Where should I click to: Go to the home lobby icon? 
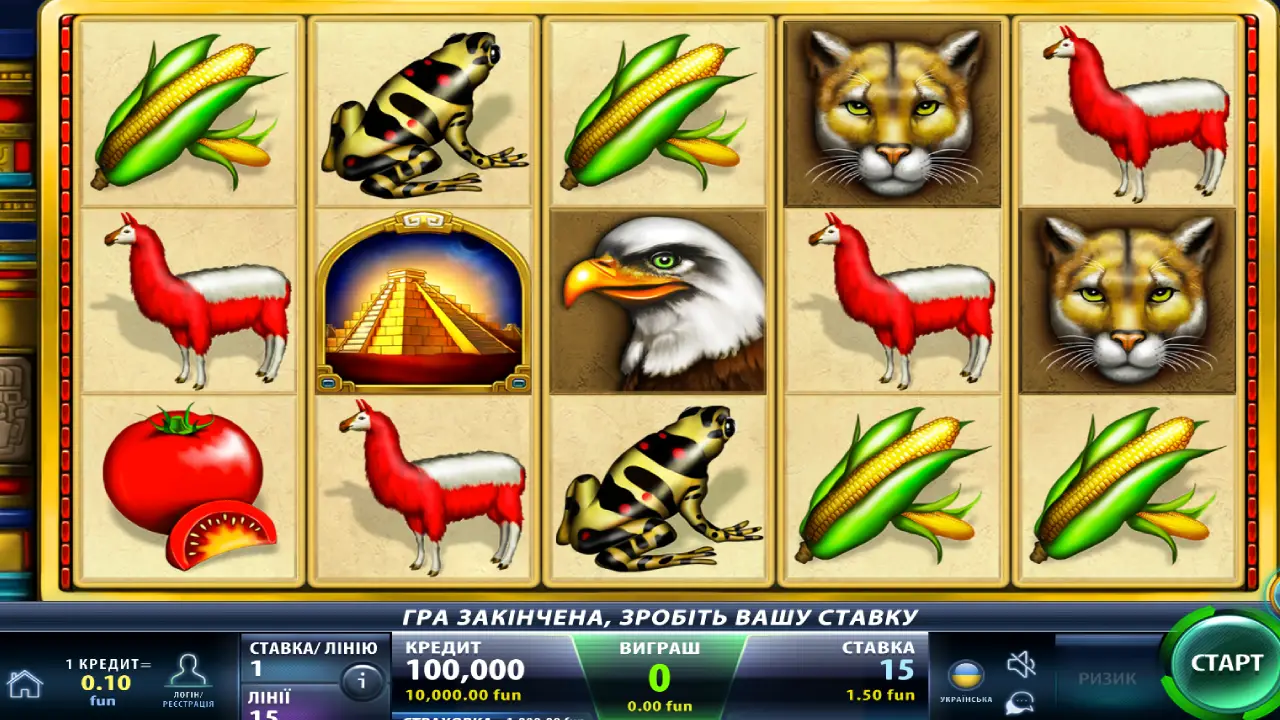25,684
